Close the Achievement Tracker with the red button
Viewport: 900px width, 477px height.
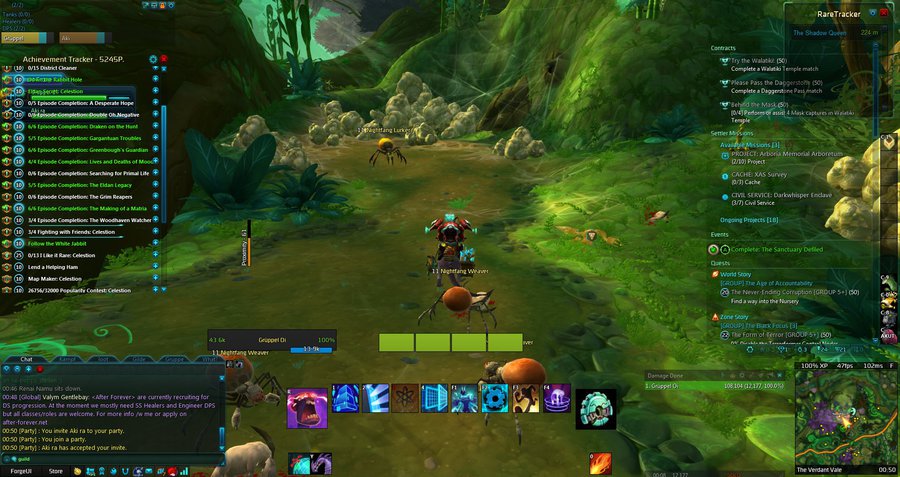coord(164,59)
